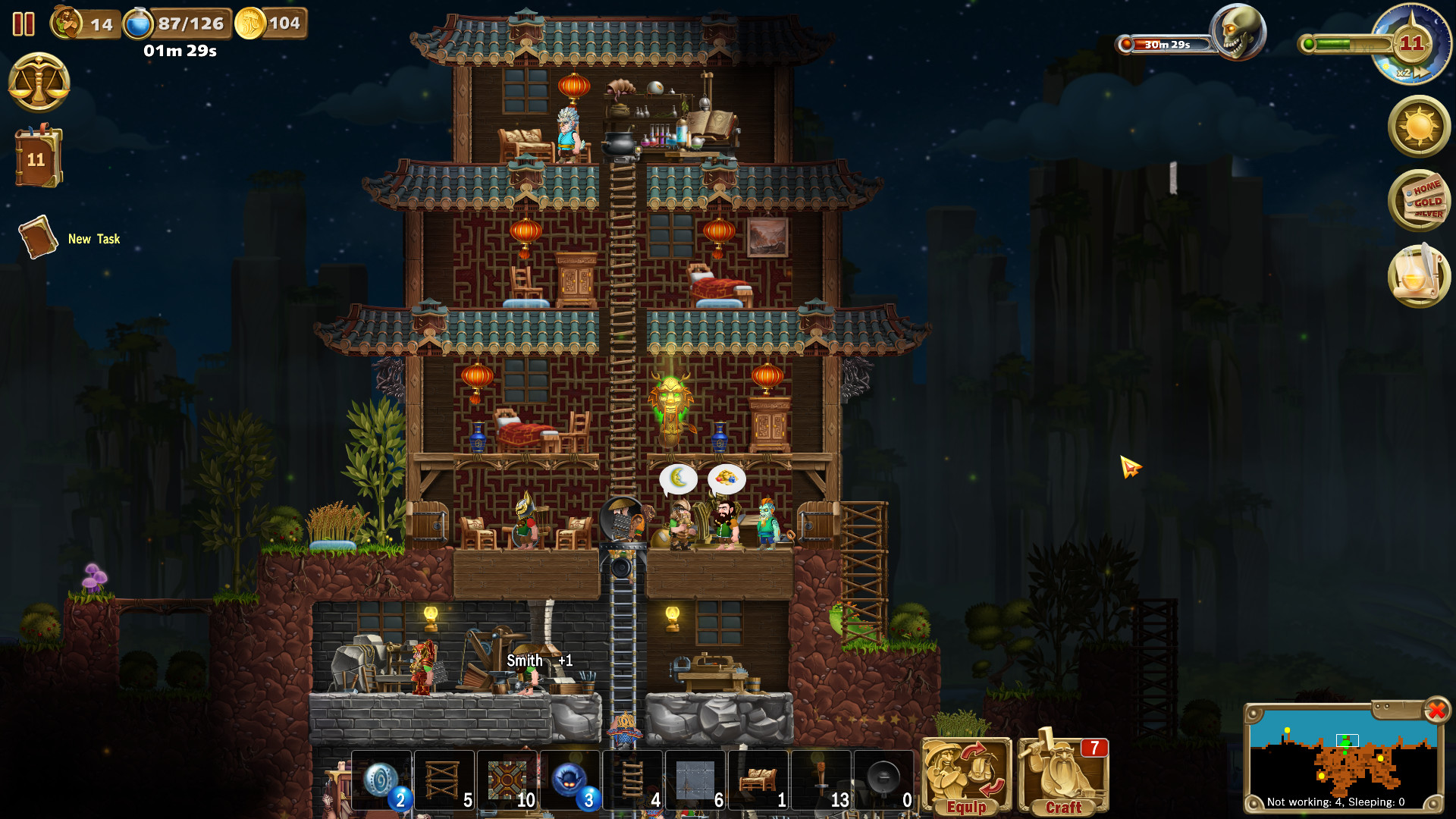
Task: Open the Home Gold Silver signposts menu
Action: click(x=1419, y=201)
